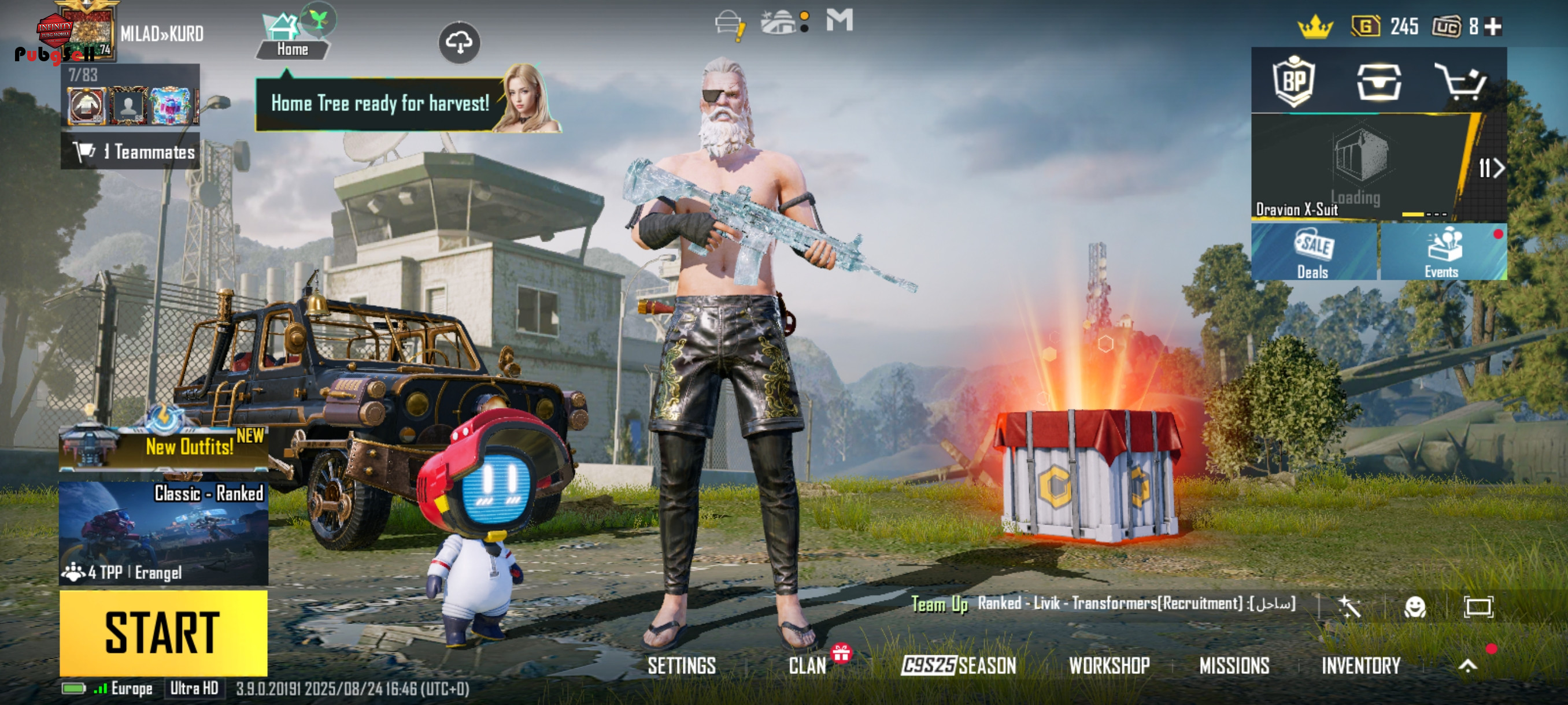Tap the cloud download icon

459,43
